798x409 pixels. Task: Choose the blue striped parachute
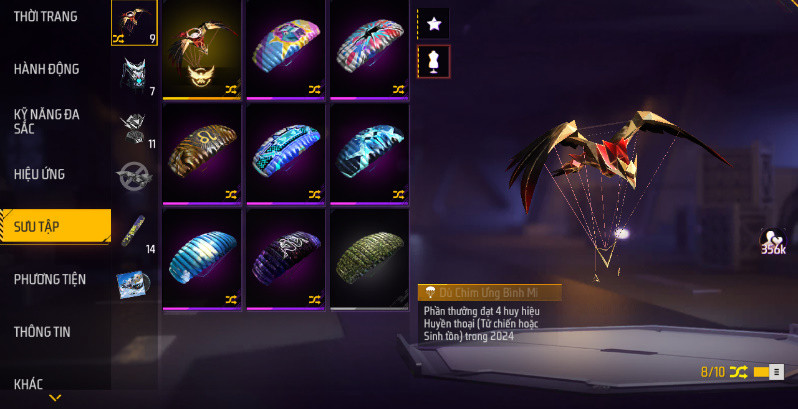point(201,257)
